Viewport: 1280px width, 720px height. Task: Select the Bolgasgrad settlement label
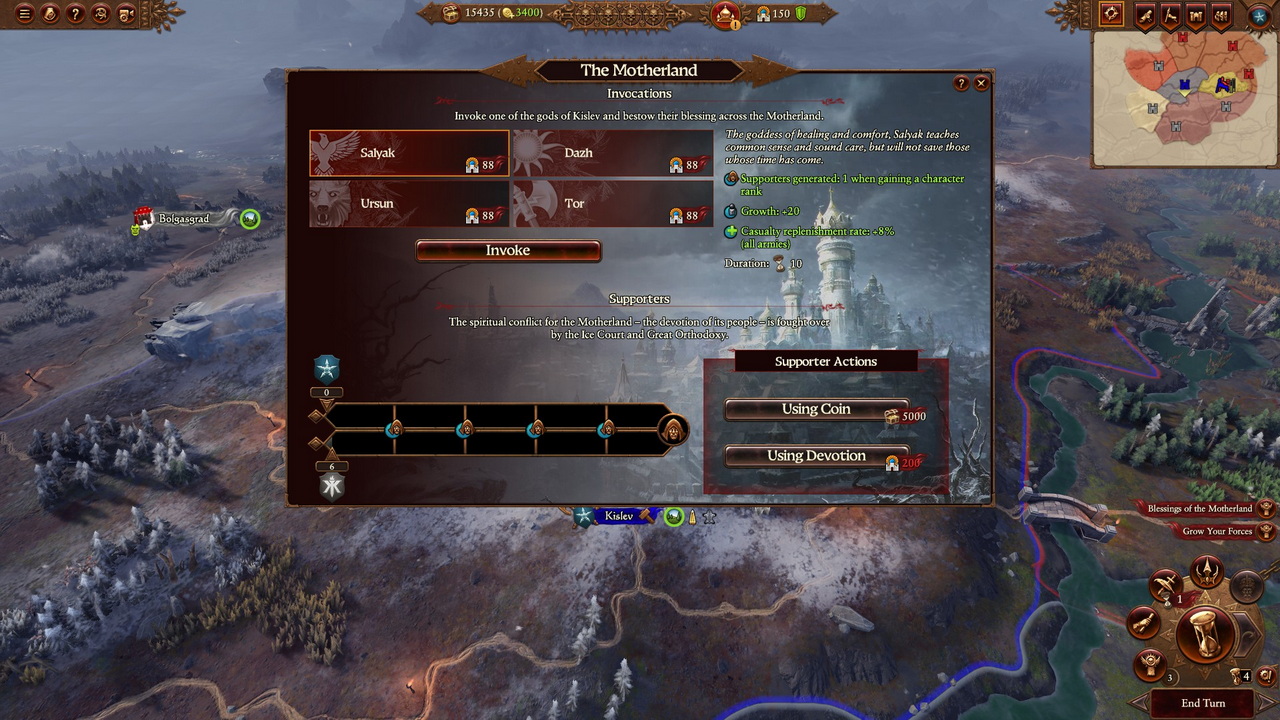pos(184,219)
